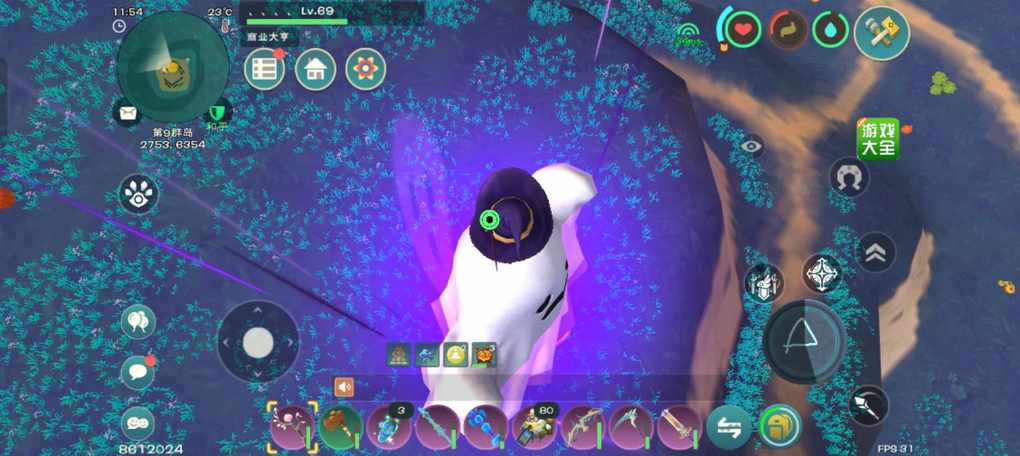Select the bow hotbar slot
Viewport: 1020px width, 456px height.
point(584,427)
